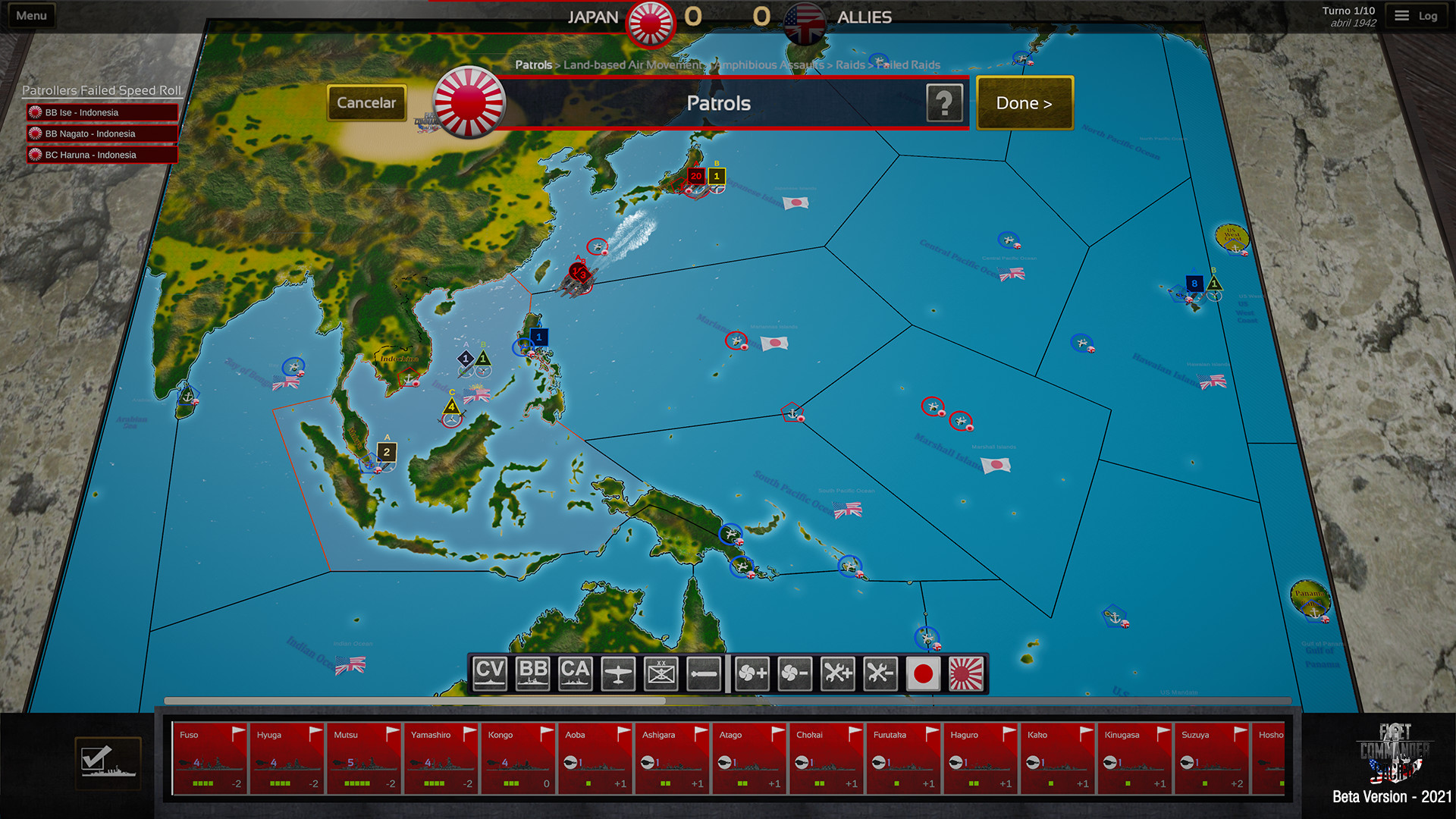Image resolution: width=1456 pixels, height=819 pixels.
Task: Select the BB battleship filter icon
Action: [x=532, y=672]
